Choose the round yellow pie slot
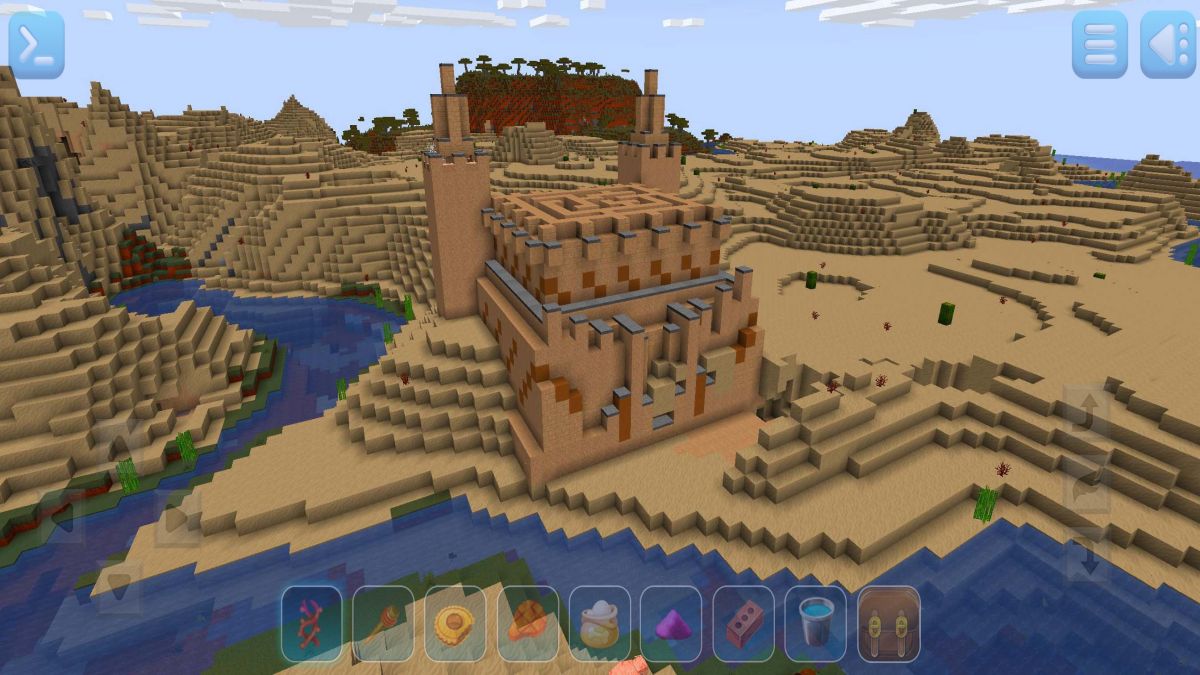The image size is (1200, 675). coord(455,624)
